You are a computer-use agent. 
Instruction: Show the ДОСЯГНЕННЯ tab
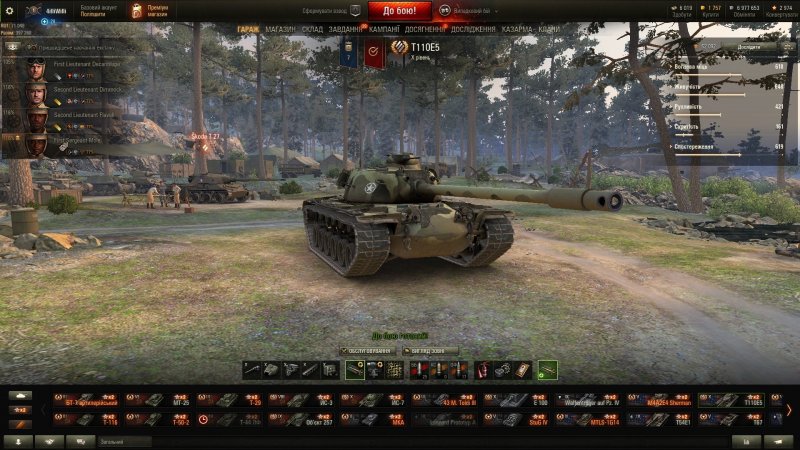coord(424,30)
